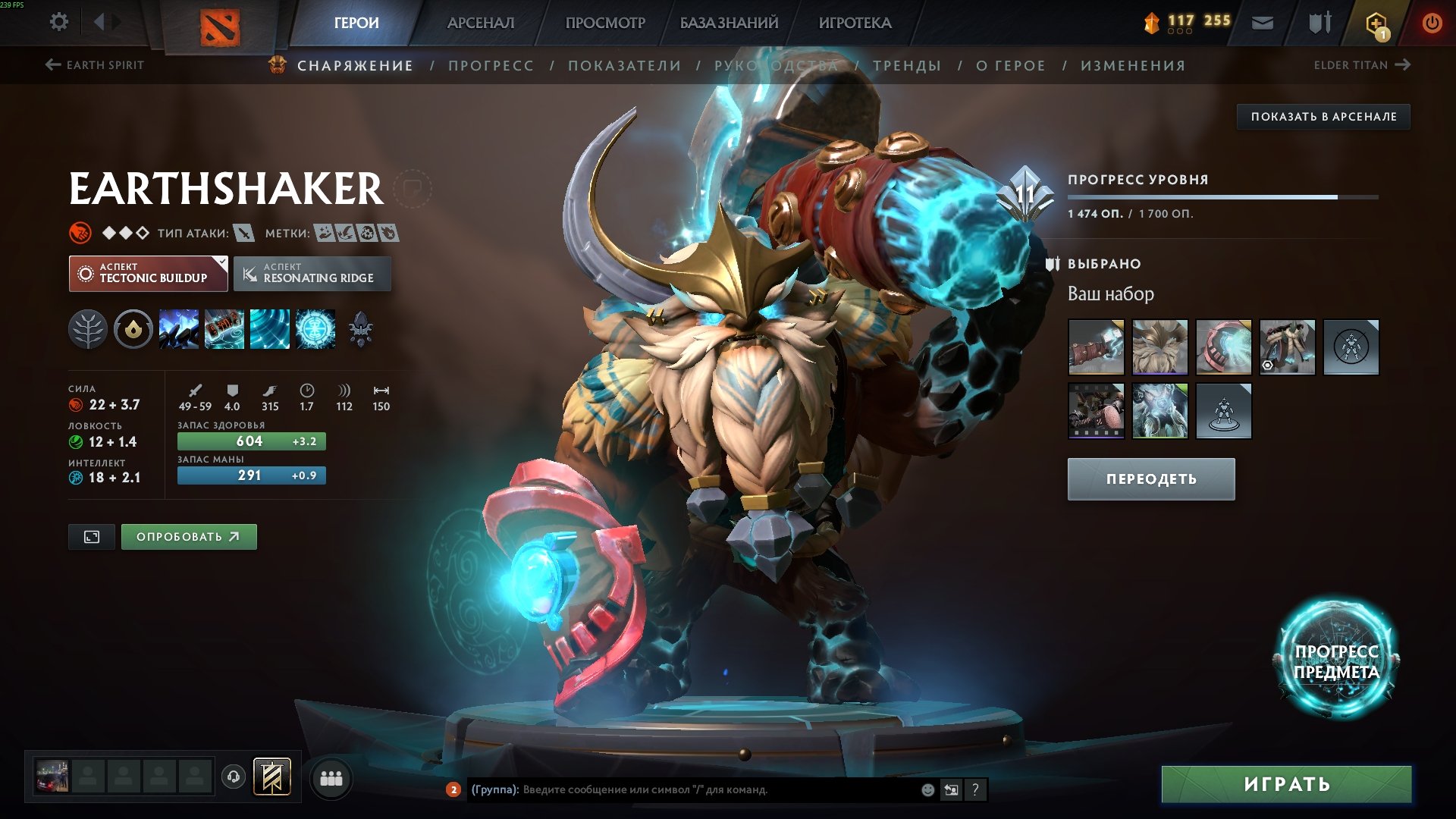Click the Echo Slam ultimate icon
Viewport: 1456px width, 819px height.
tap(315, 328)
